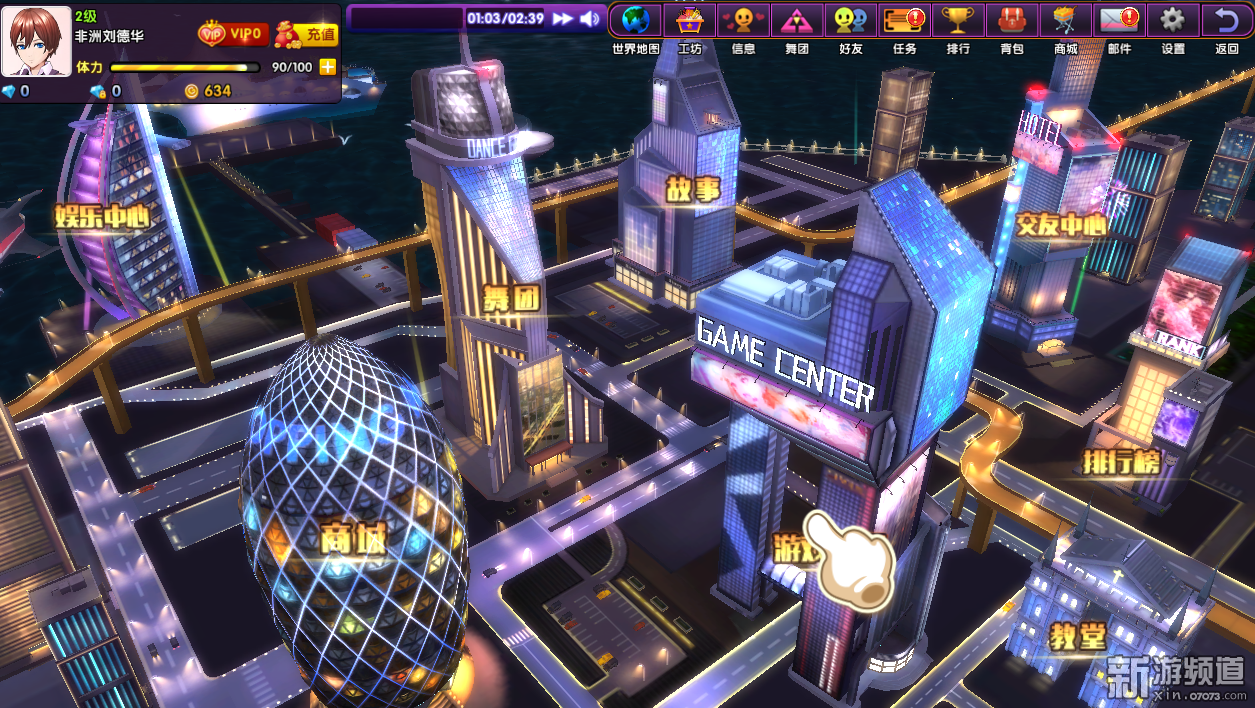The height and width of the screenshot is (708, 1255).
Task: Open the 好友 friends list icon
Action: click(851, 20)
